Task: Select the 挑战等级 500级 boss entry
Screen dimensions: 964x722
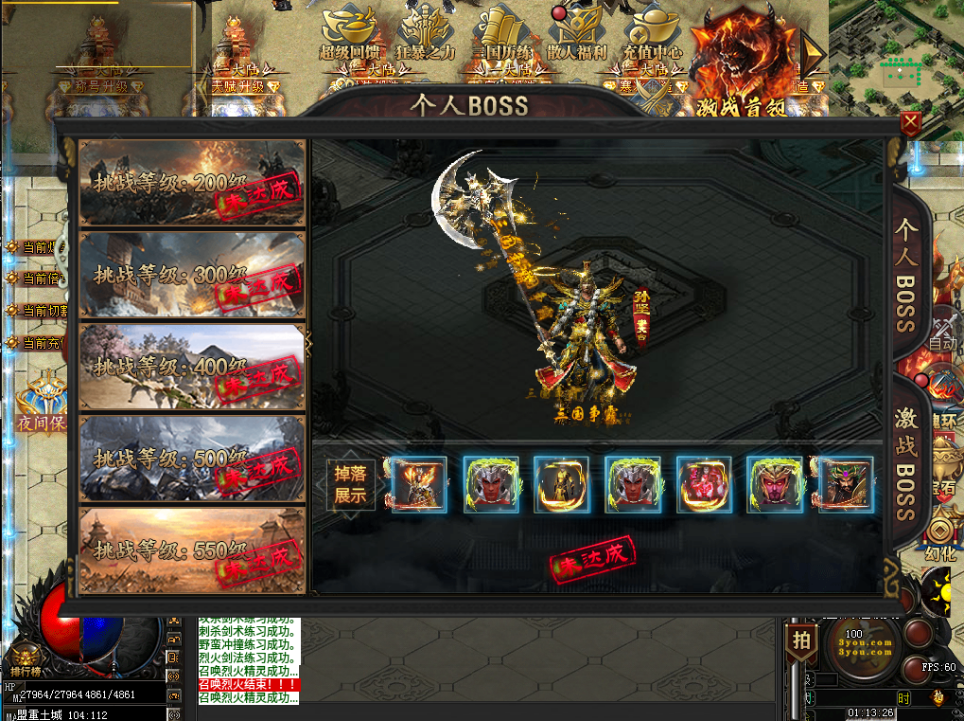Action: 192,458
